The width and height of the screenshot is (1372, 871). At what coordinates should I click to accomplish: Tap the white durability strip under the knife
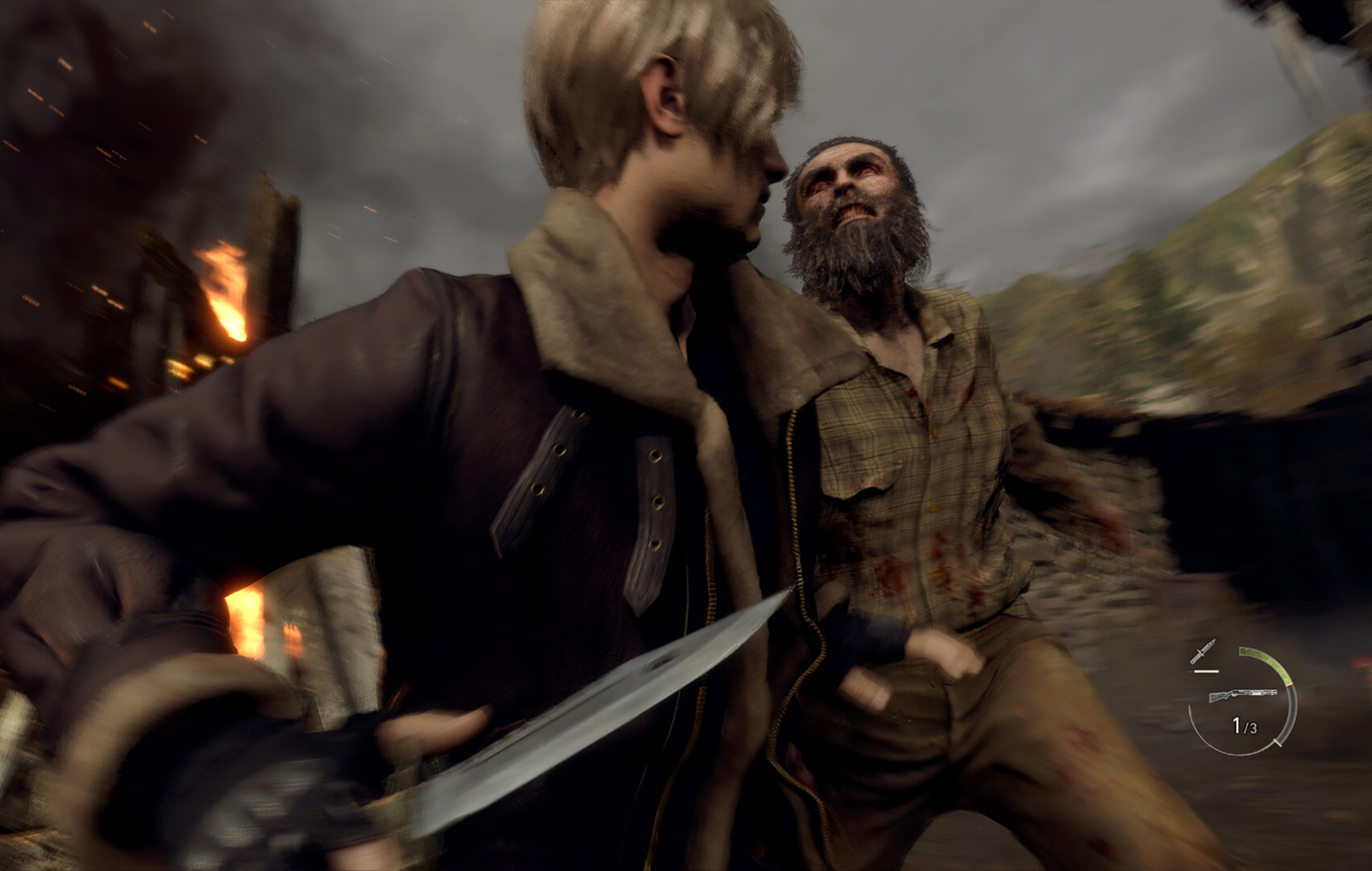(x=1206, y=671)
